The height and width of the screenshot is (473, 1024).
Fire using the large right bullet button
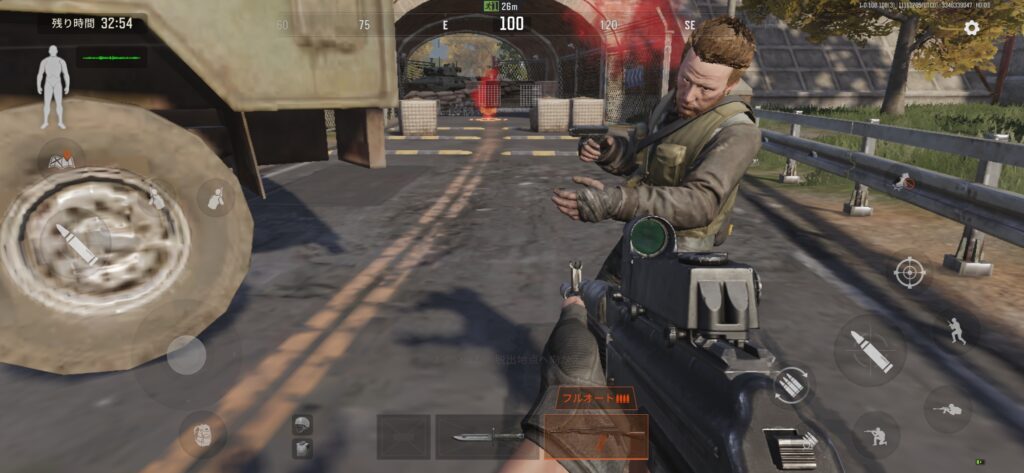870,350
